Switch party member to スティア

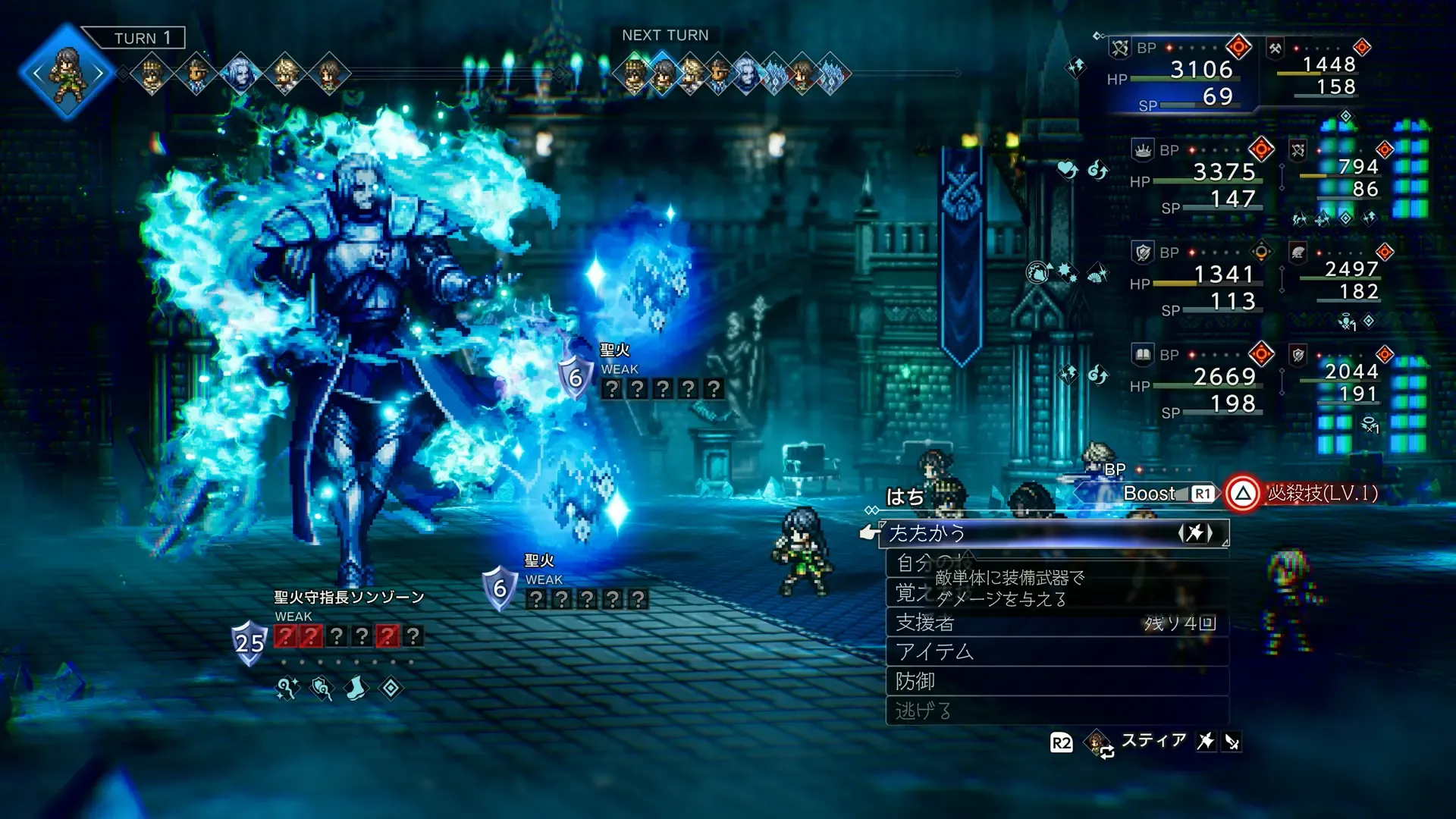tap(1153, 741)
